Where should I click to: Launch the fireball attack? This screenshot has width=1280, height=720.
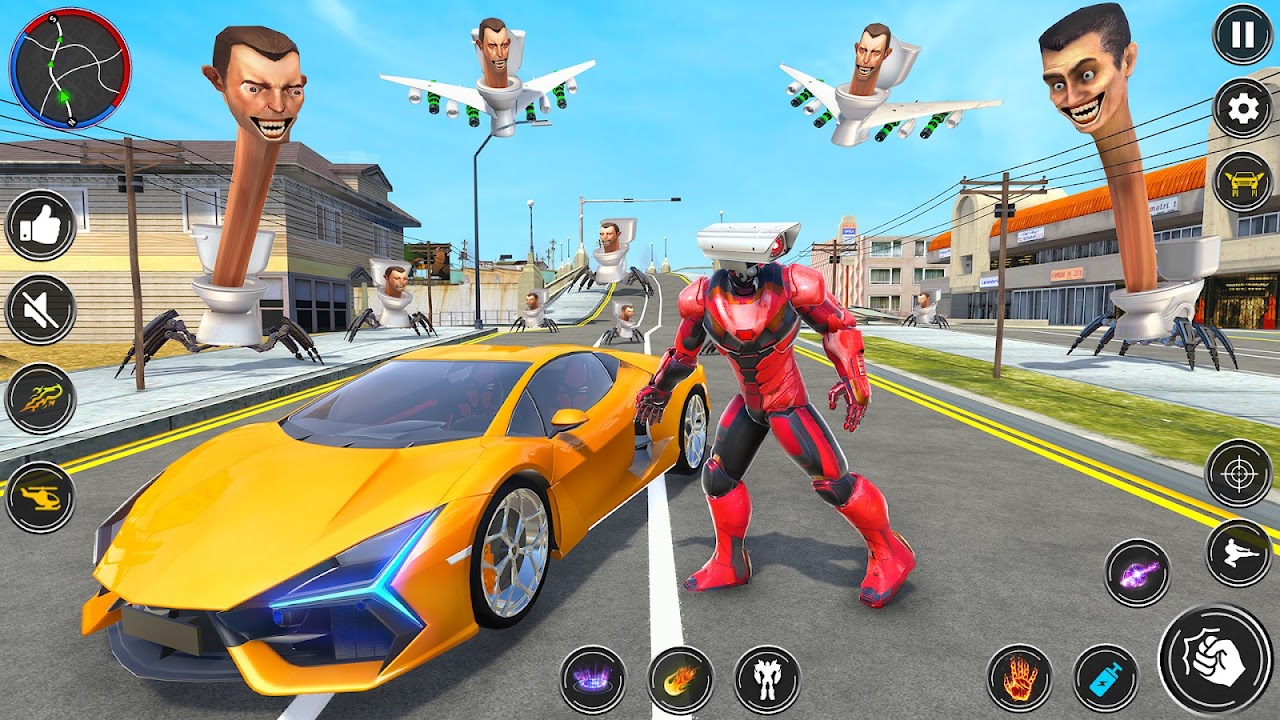point(680,680)
